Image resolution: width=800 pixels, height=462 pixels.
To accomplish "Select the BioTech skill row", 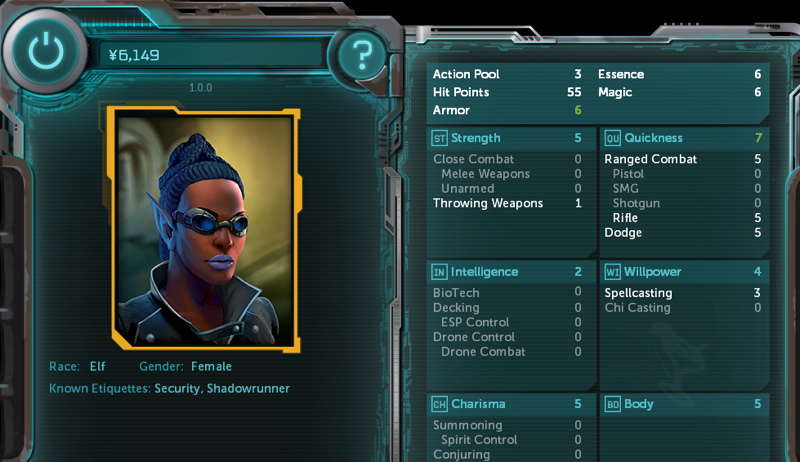I will pos(507,293).
